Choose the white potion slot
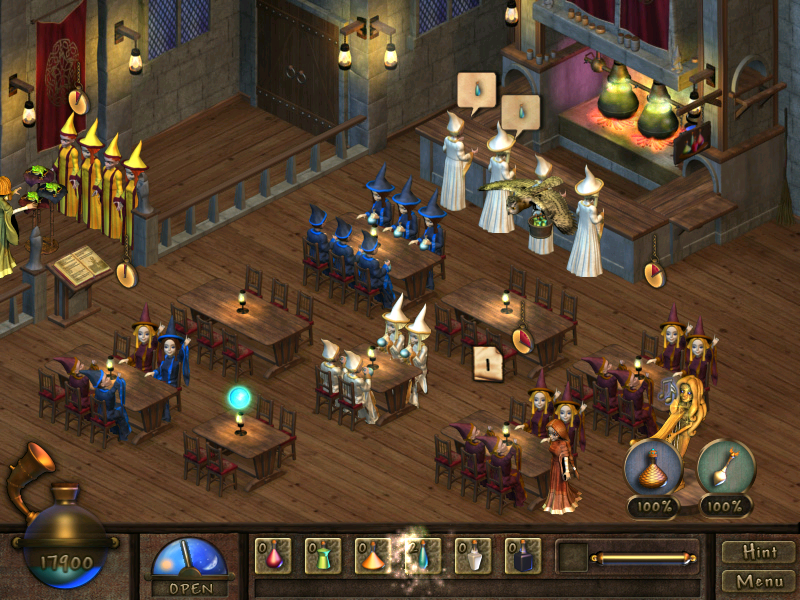This screenshot has height=600, width=800. (x=473, y=555)
